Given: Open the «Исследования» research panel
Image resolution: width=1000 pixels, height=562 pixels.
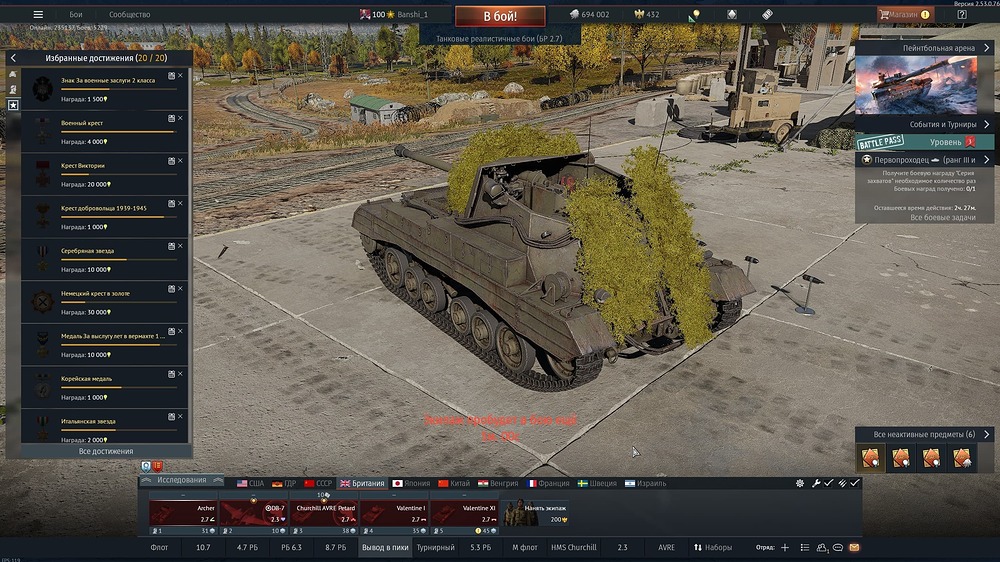Looking at the screenshot, I should click(x=181, y=481).
